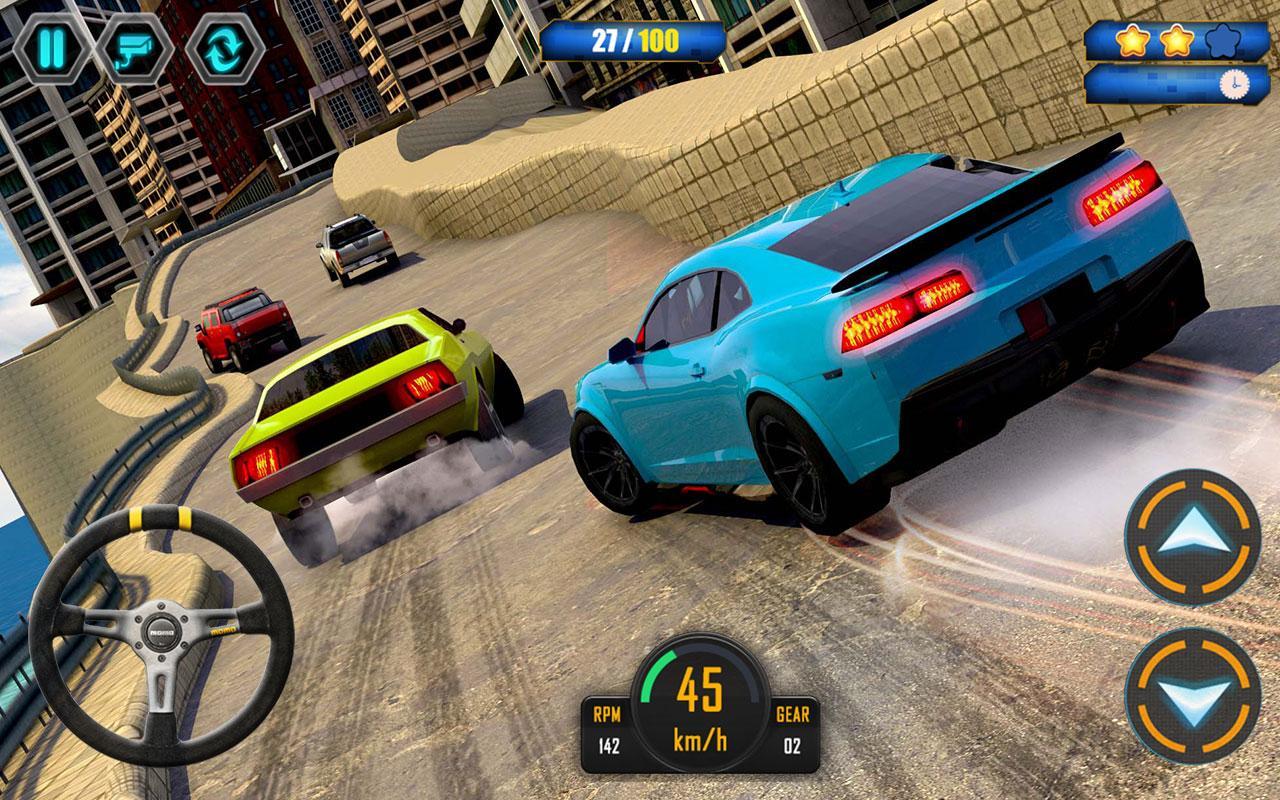Pause the race

click(52, 47)
